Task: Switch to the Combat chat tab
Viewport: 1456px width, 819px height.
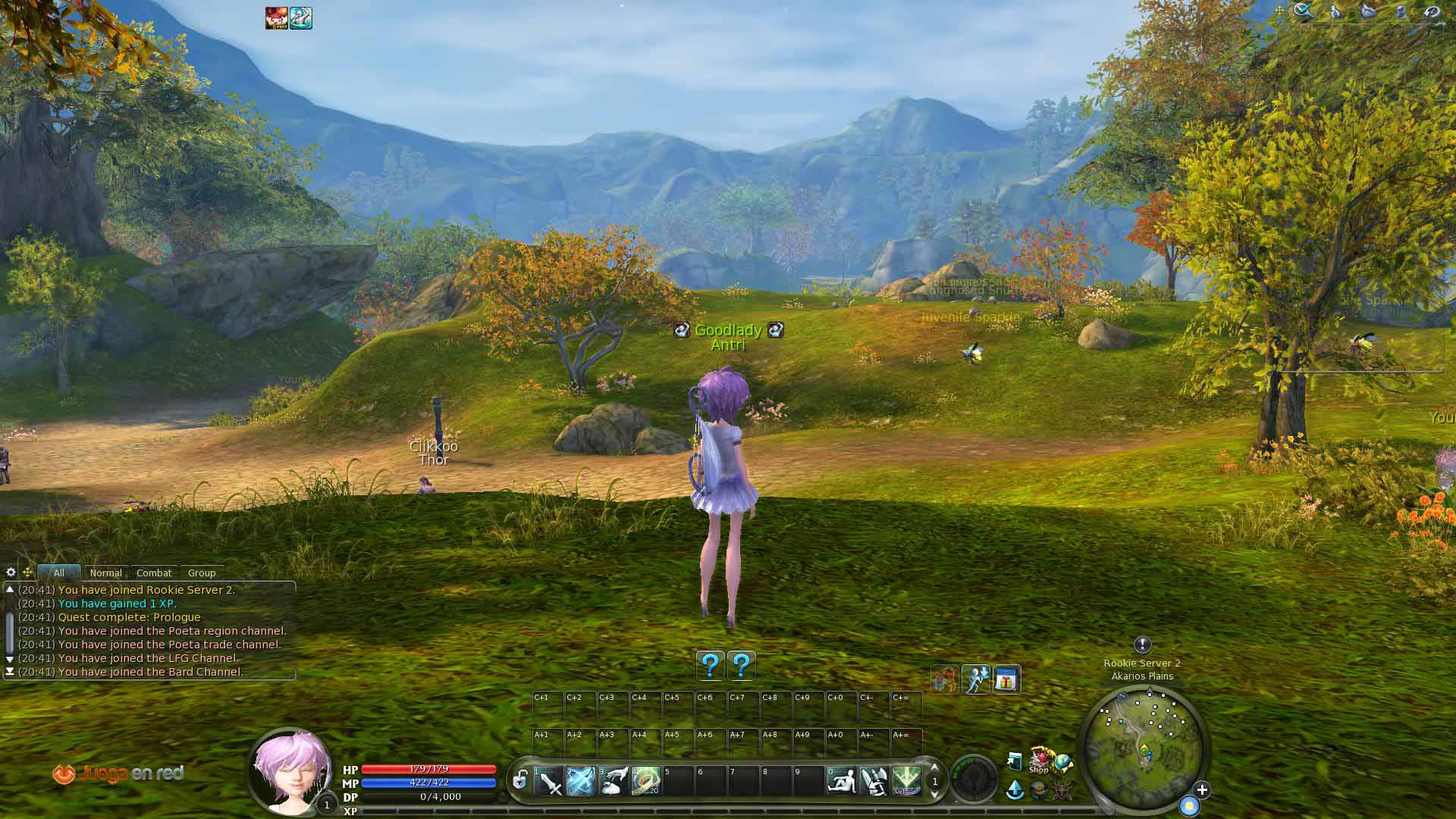Action: [x=154, y=573]
